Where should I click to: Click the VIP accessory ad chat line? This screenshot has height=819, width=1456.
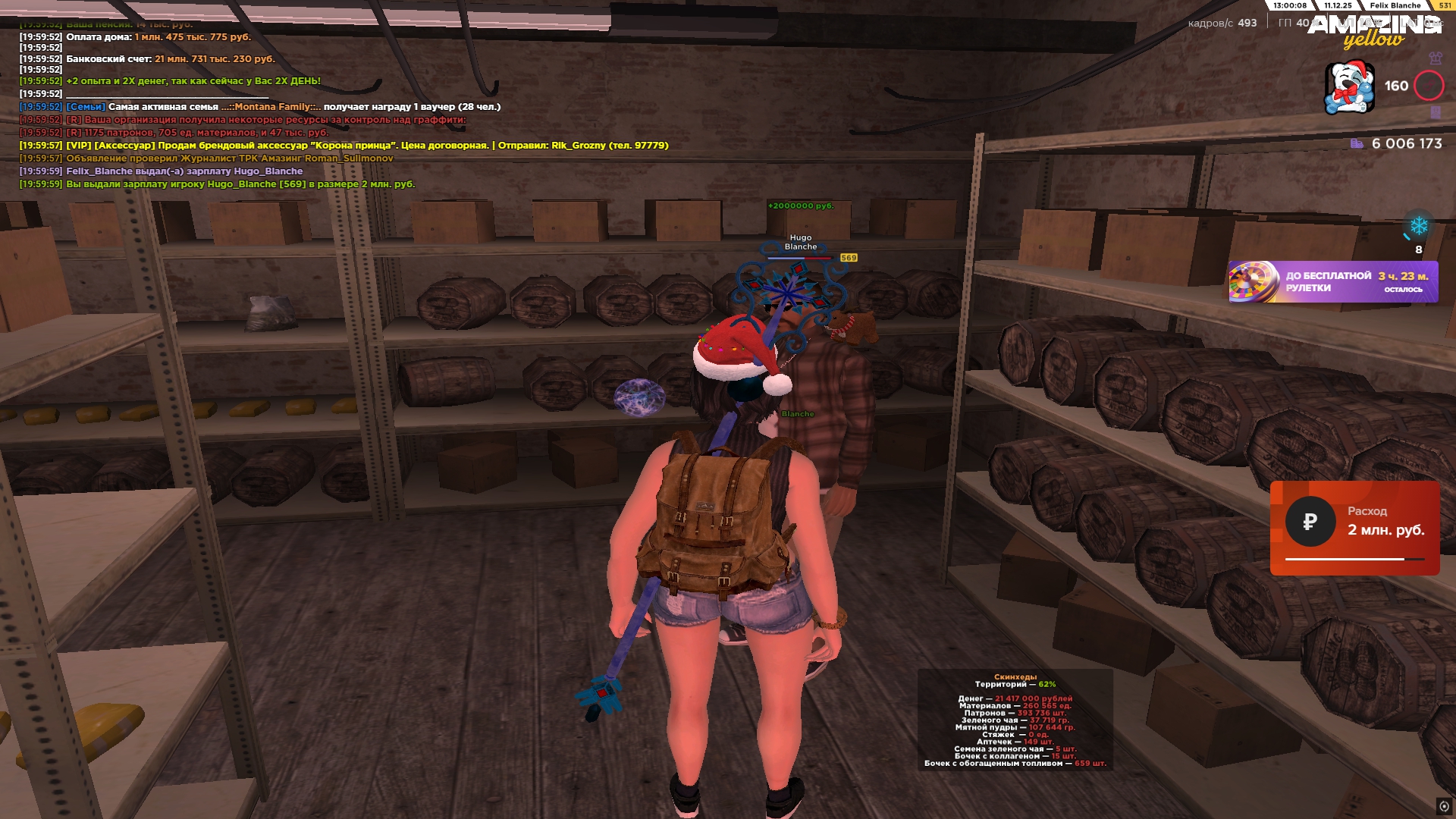344,146
